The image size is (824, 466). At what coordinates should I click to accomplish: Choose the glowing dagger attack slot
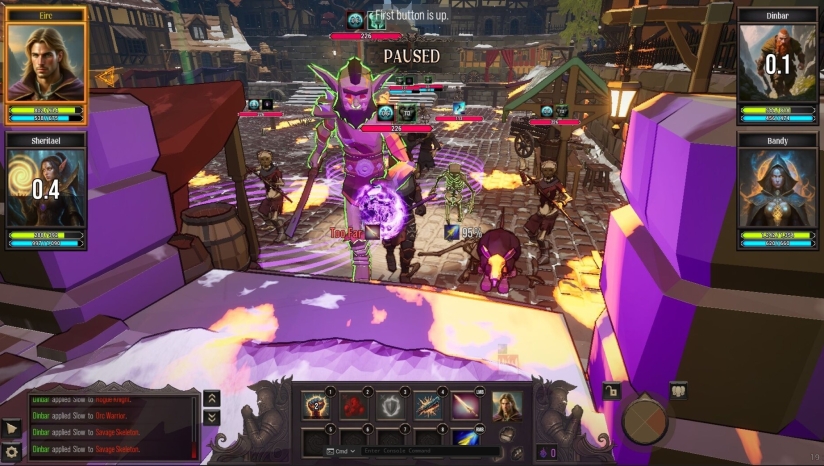click(467, 405)
